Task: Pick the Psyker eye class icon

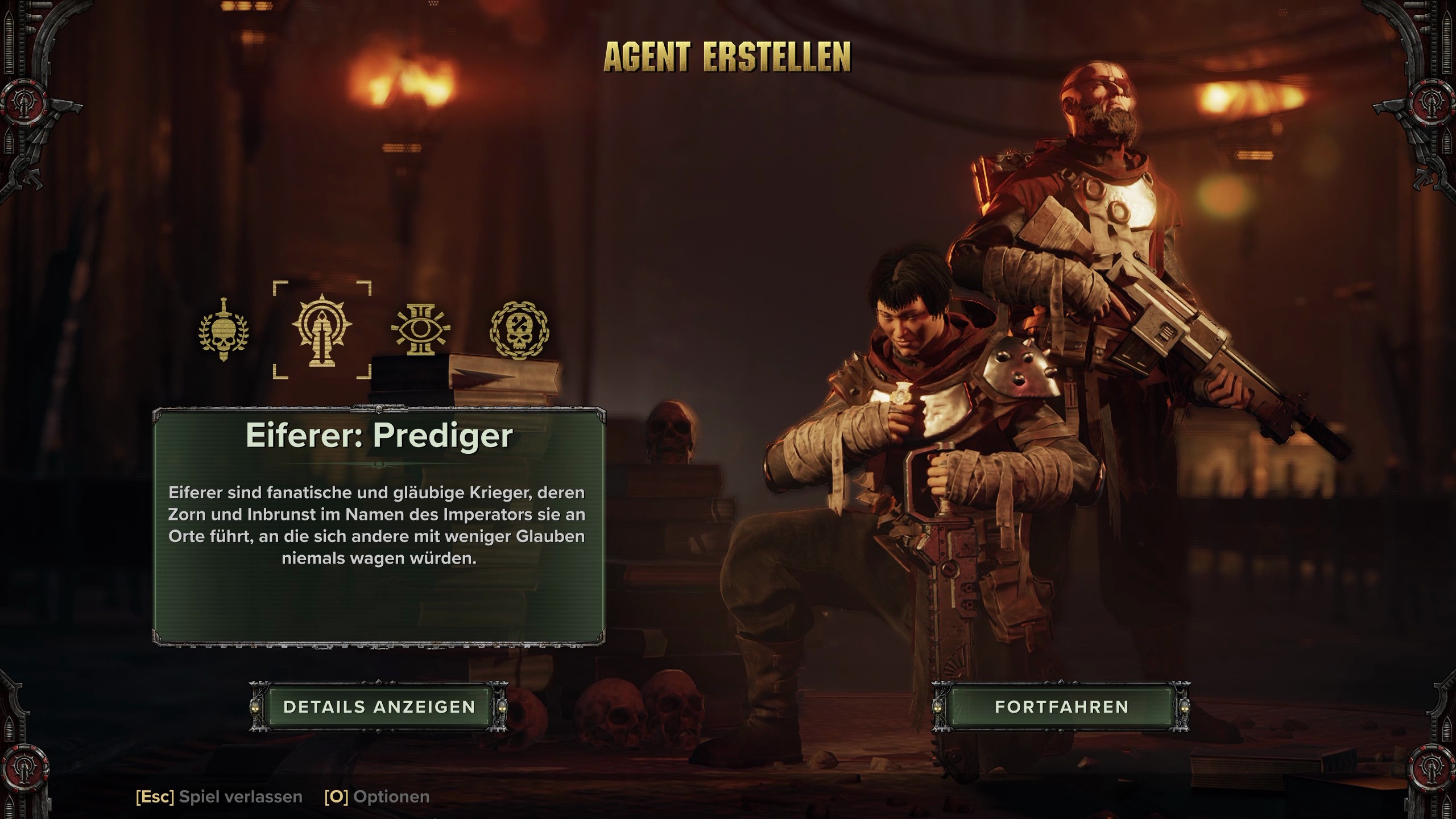Action: 421,330
